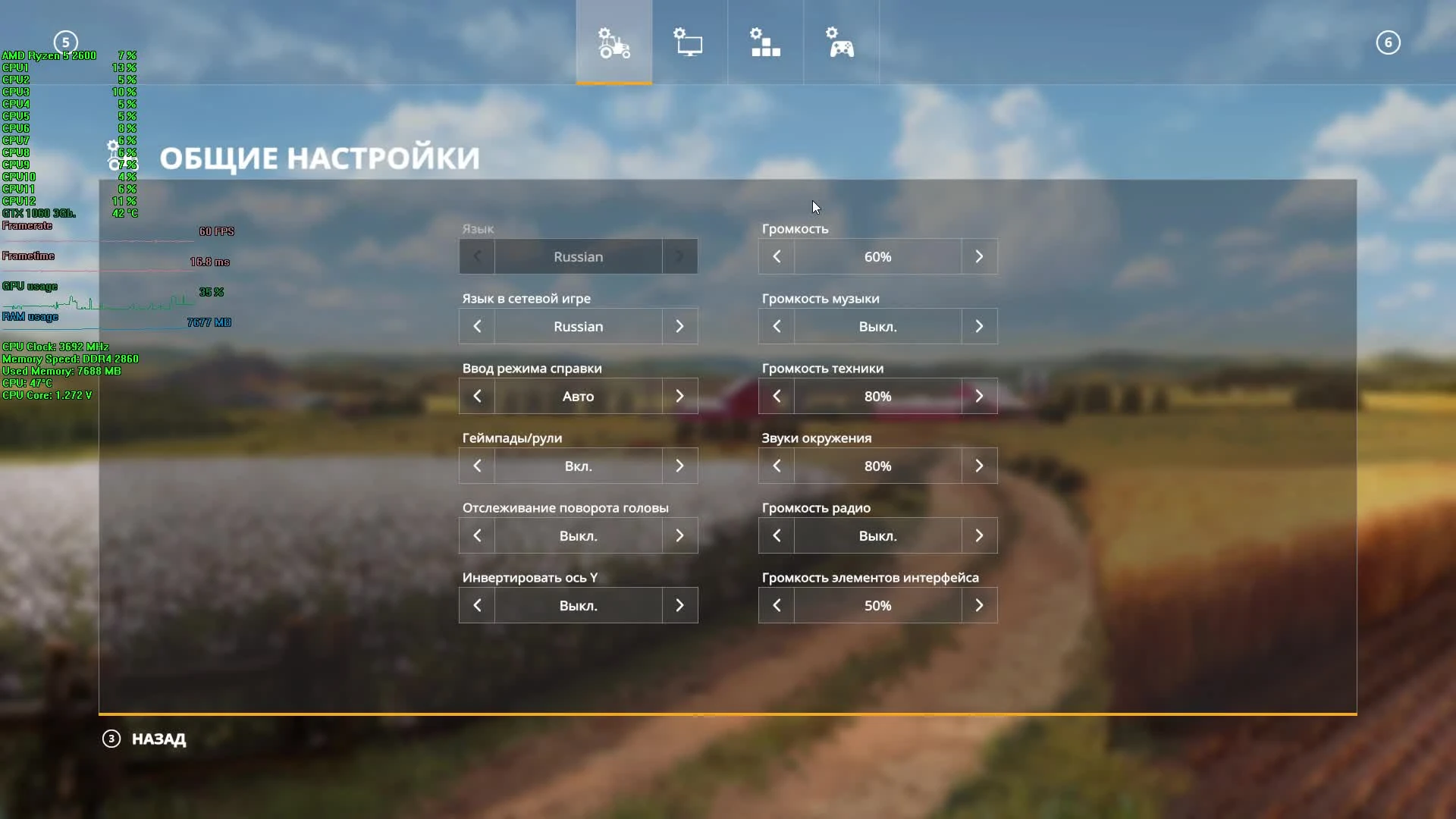Click the Авто help mode value field
This screenshot has width=1456, height=819.
click(578, 395)
